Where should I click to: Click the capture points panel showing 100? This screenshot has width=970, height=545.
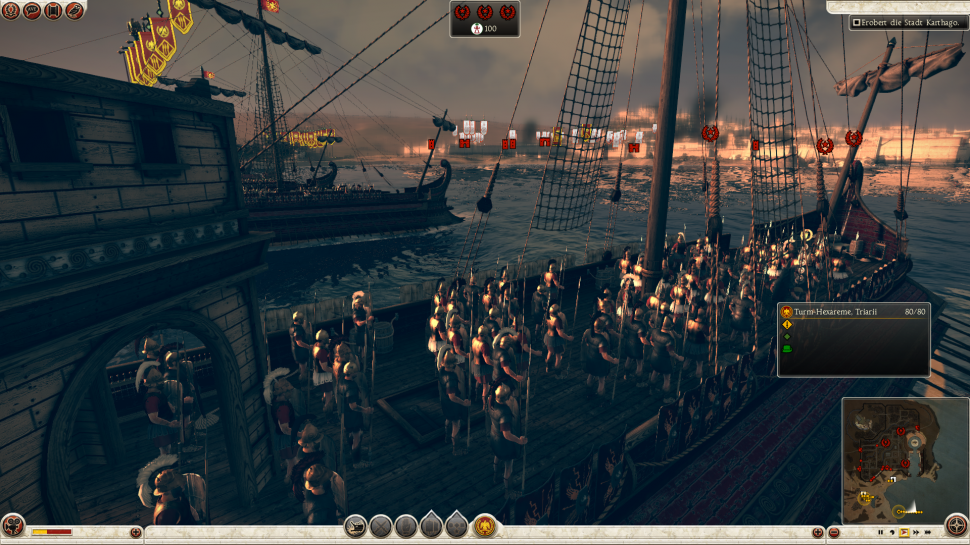485,19
